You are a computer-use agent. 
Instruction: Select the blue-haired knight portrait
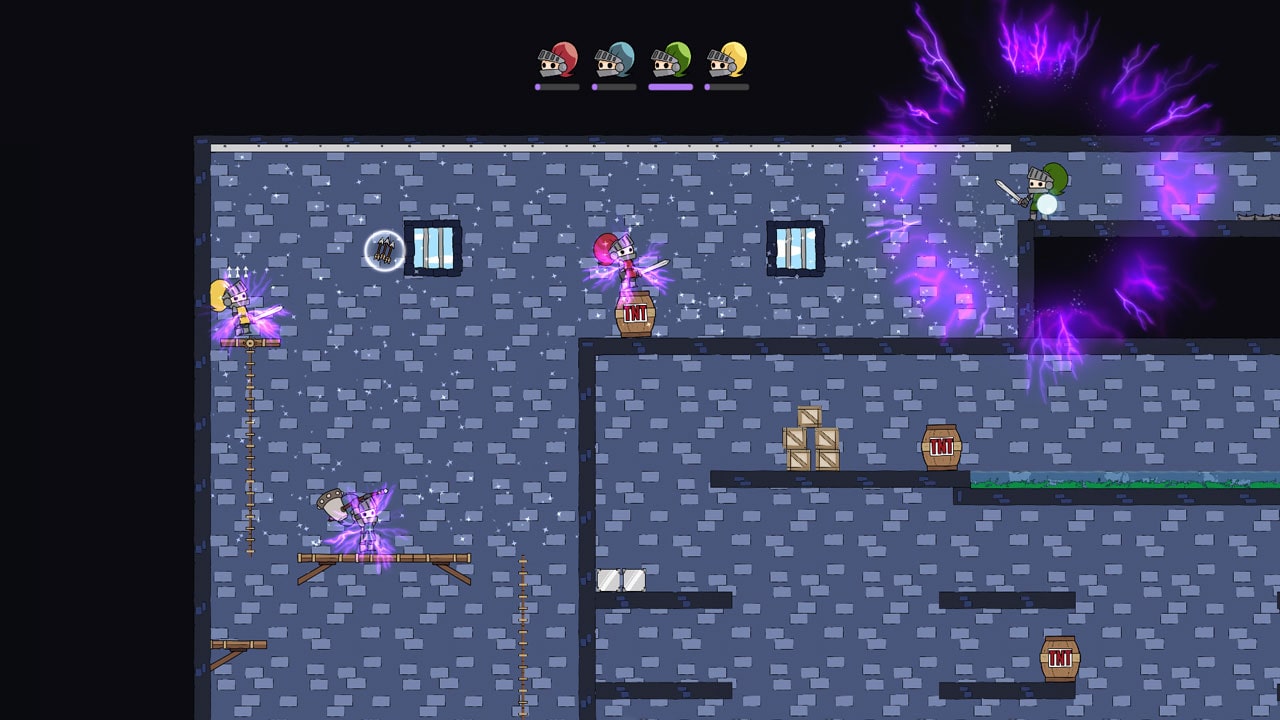[614, 62]
